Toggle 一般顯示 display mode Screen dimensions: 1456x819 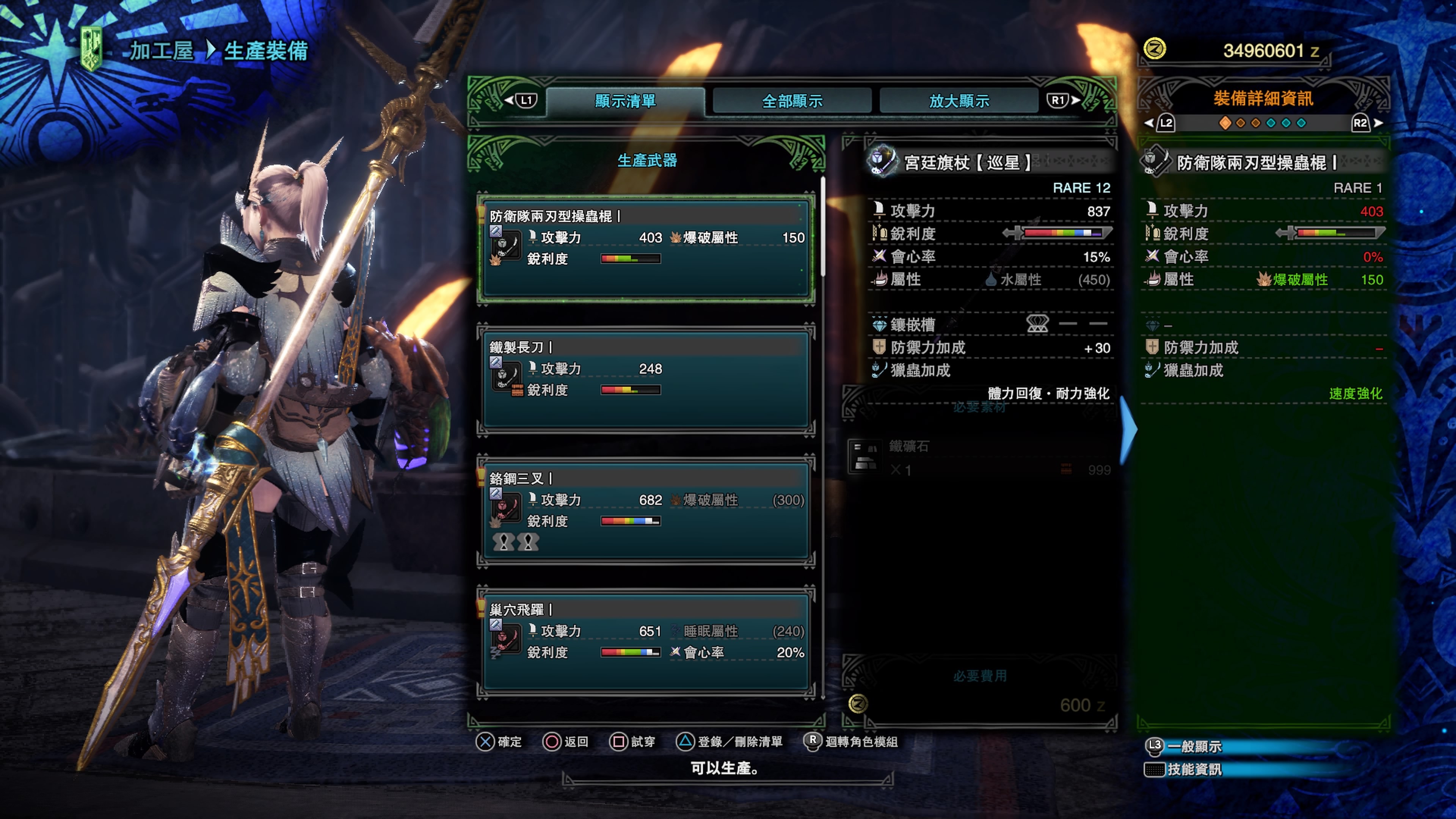pyautogui.click(x=1194, y=747)
